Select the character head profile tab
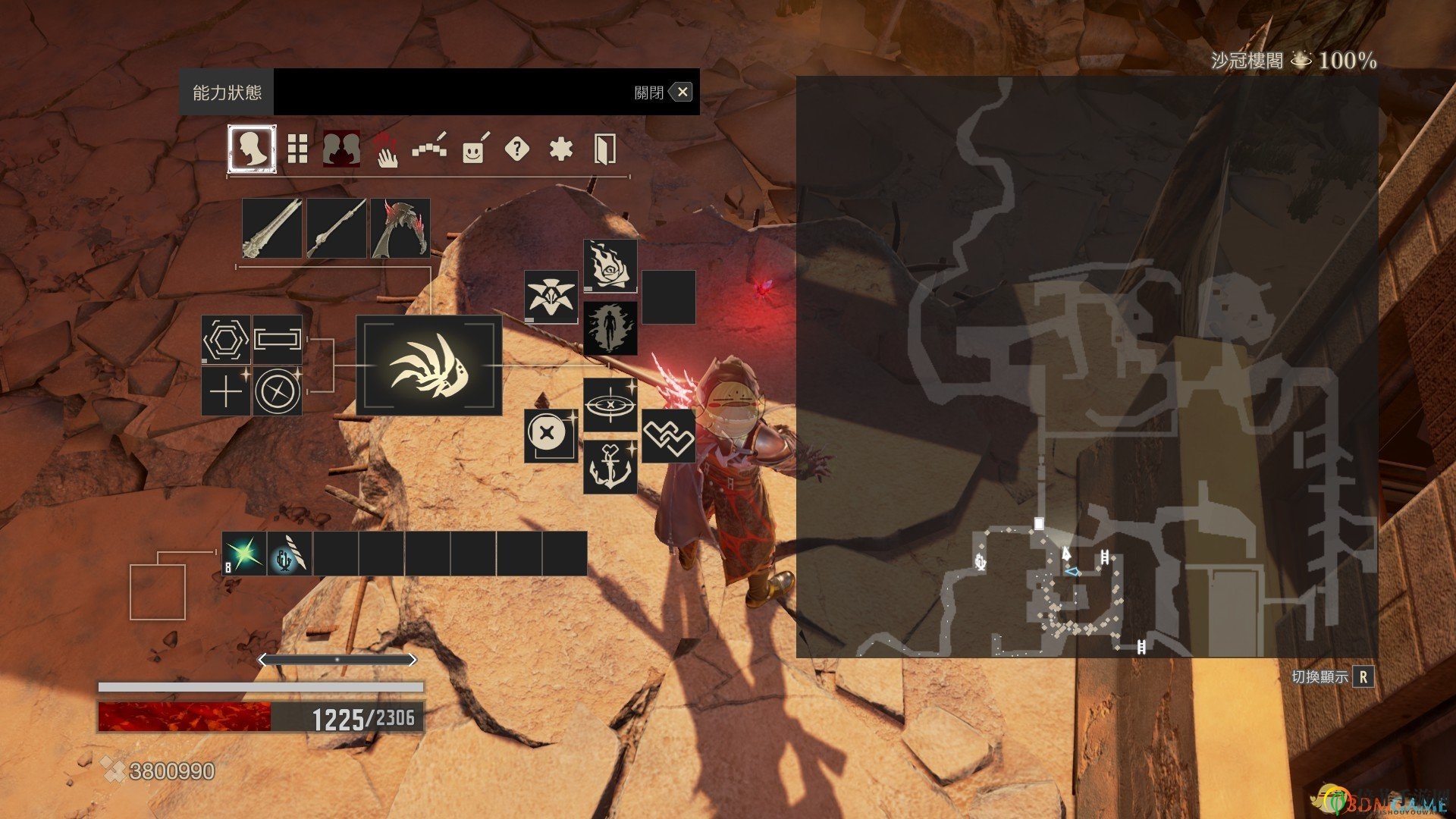The width and height of the screenshot is (1456, 819). (252, 149)
